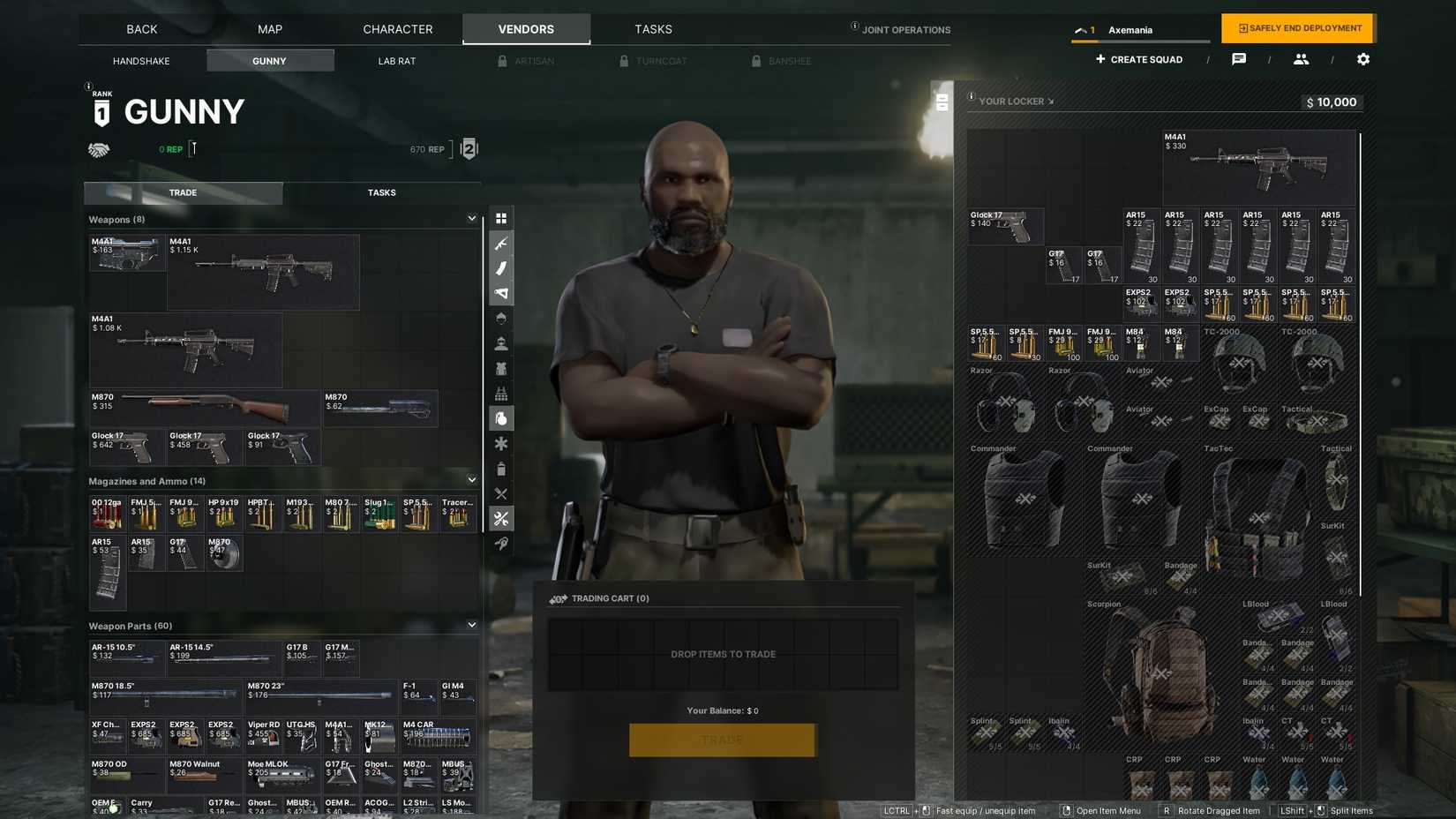The width and height of the screenshot is (1456, 819).
Task: Click the SAFELY END DEPLOYMENT button
Action: click(x=1297, y=27)
